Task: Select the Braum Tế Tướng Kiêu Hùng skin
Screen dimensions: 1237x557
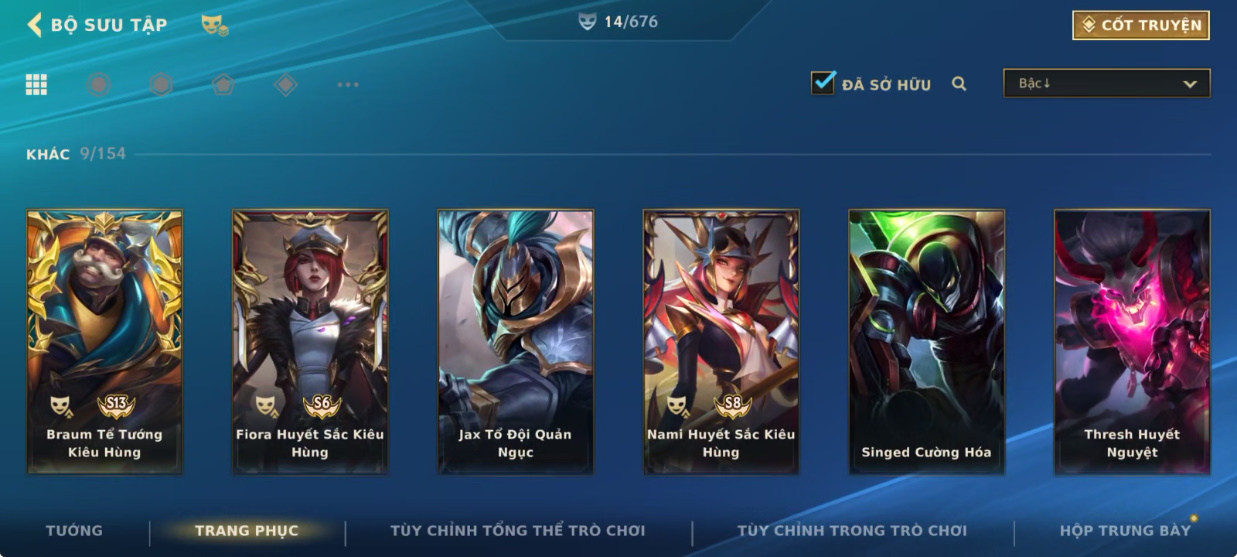Action: 104,341
